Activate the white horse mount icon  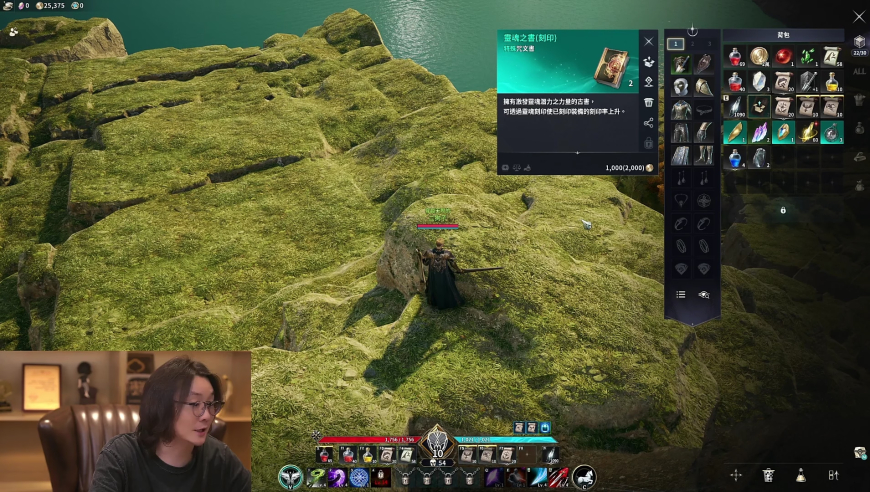point(583,477)
